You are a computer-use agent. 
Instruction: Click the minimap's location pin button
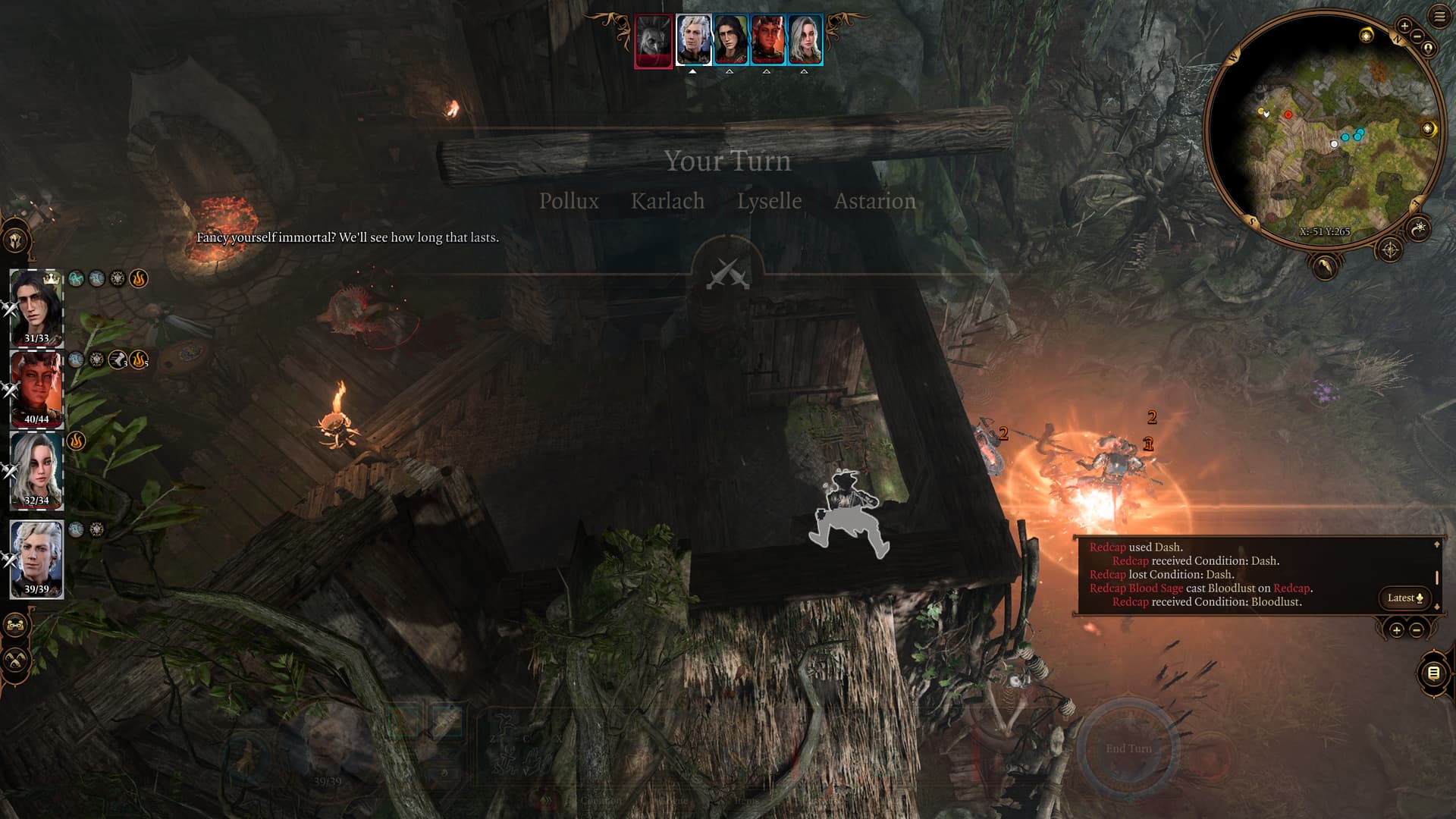(1428, 49)
